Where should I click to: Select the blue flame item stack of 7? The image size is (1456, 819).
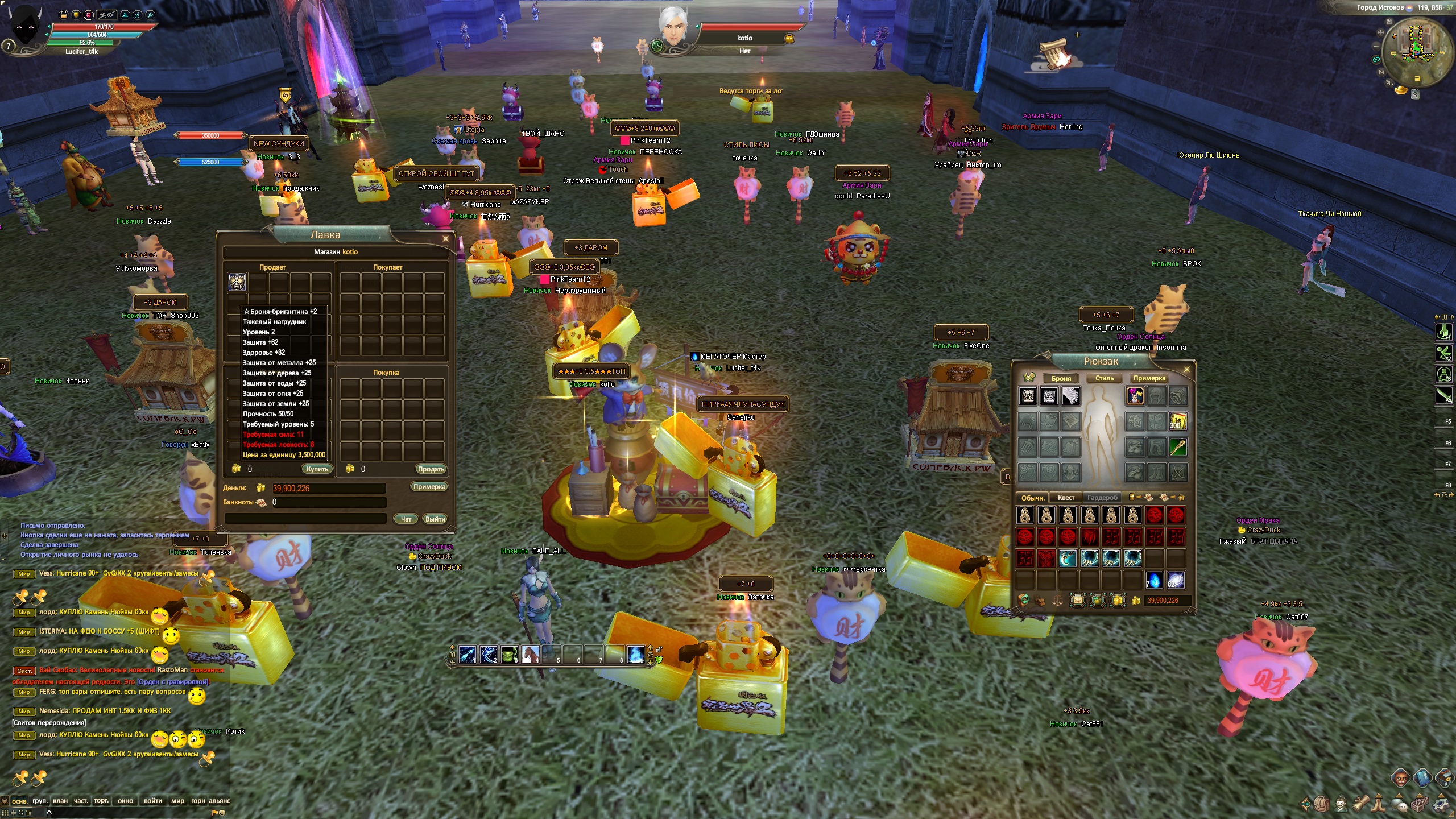pos(1154,580)
